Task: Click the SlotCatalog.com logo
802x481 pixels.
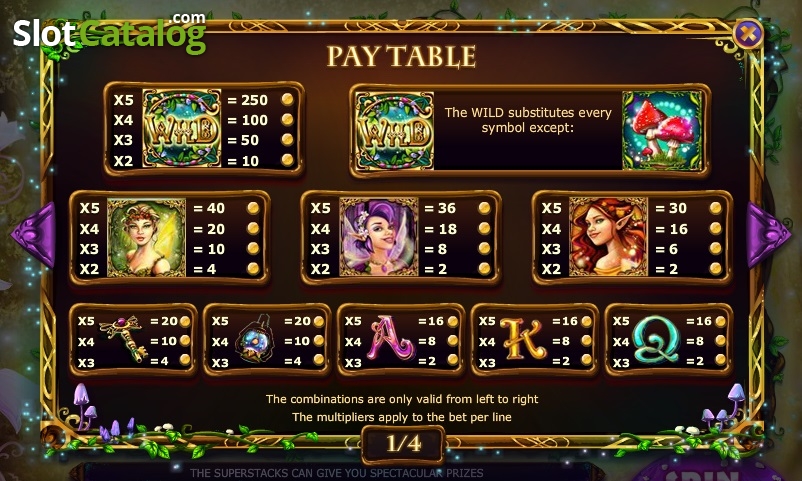Action: click(109, 33)
